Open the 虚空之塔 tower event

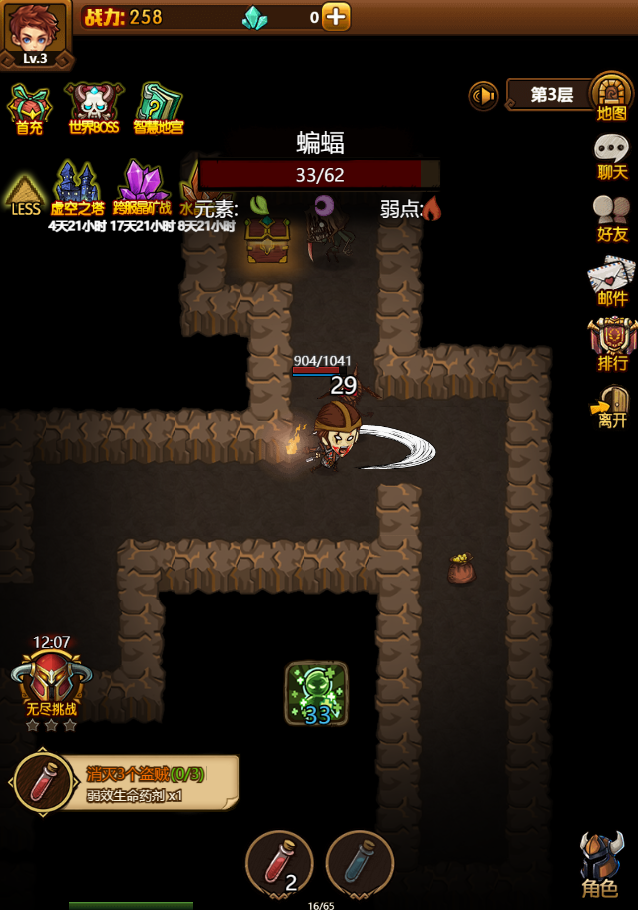click(x=78, y=190)
